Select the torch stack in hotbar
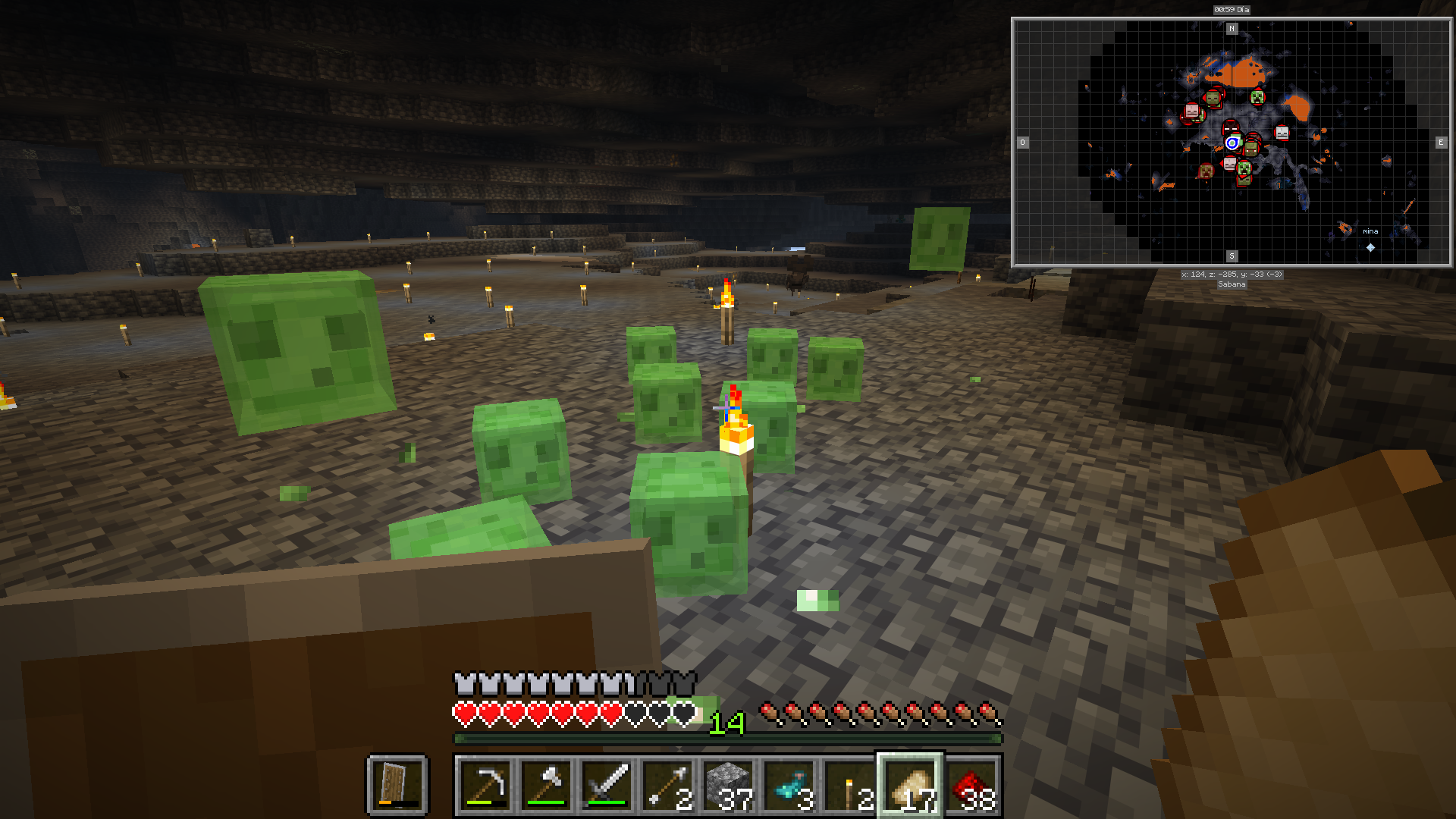 pos(849,786)
